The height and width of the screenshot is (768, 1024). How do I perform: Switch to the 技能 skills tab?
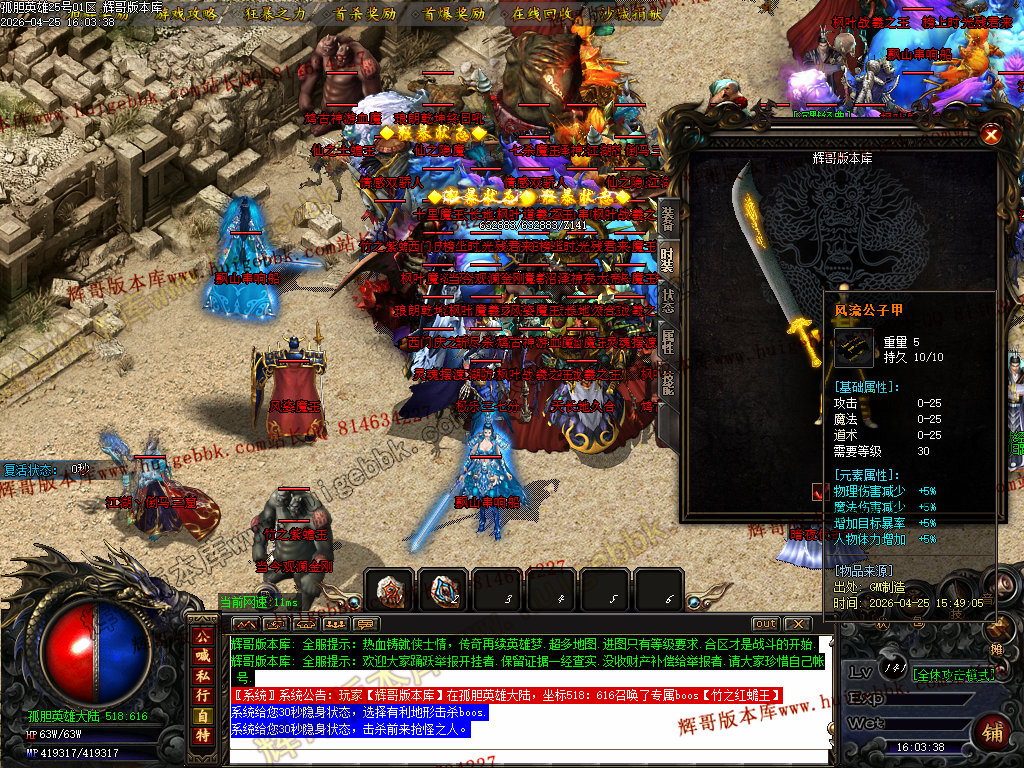[668, 385]
